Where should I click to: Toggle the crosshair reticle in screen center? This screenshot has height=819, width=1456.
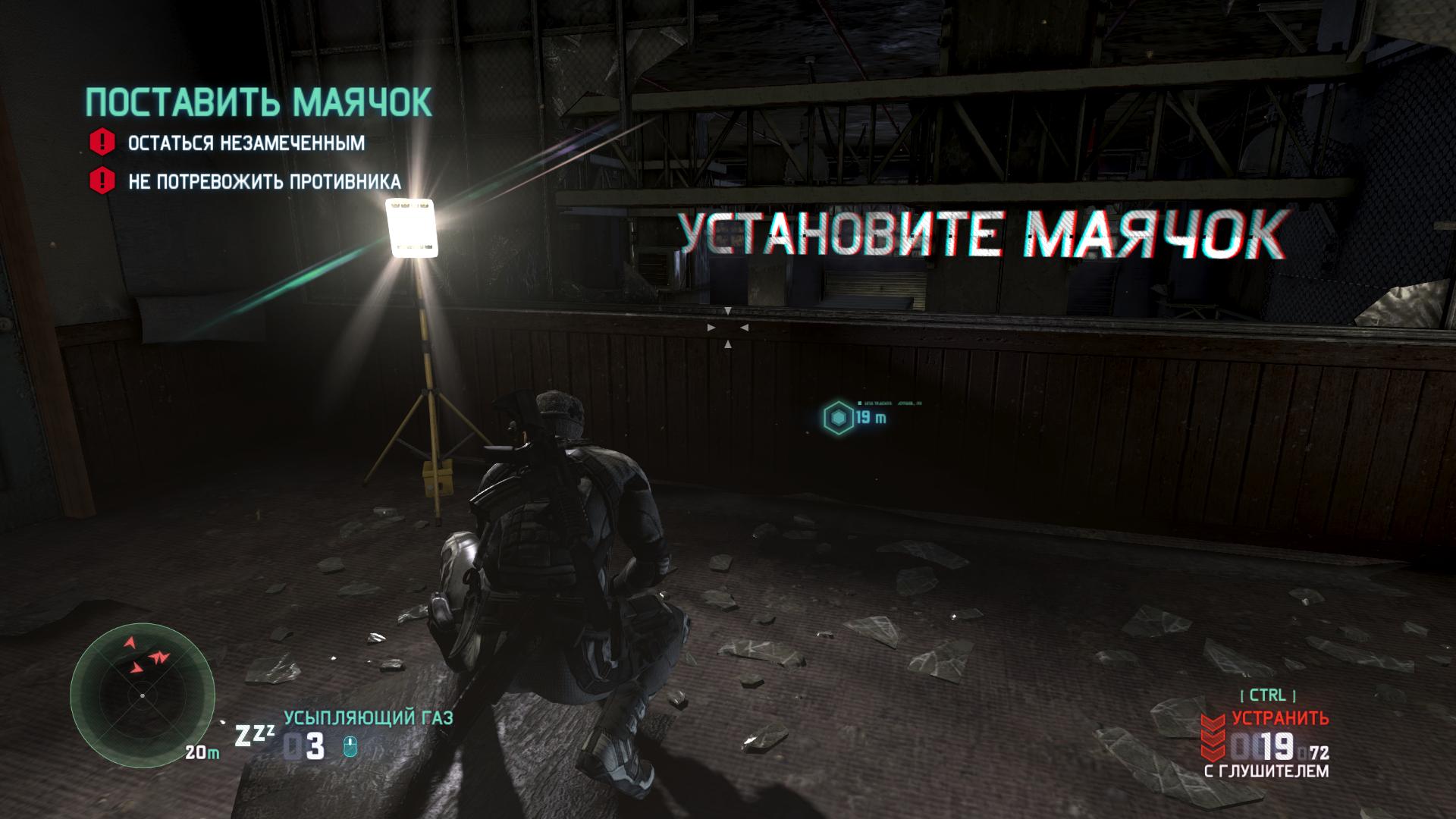pos(730,328)
